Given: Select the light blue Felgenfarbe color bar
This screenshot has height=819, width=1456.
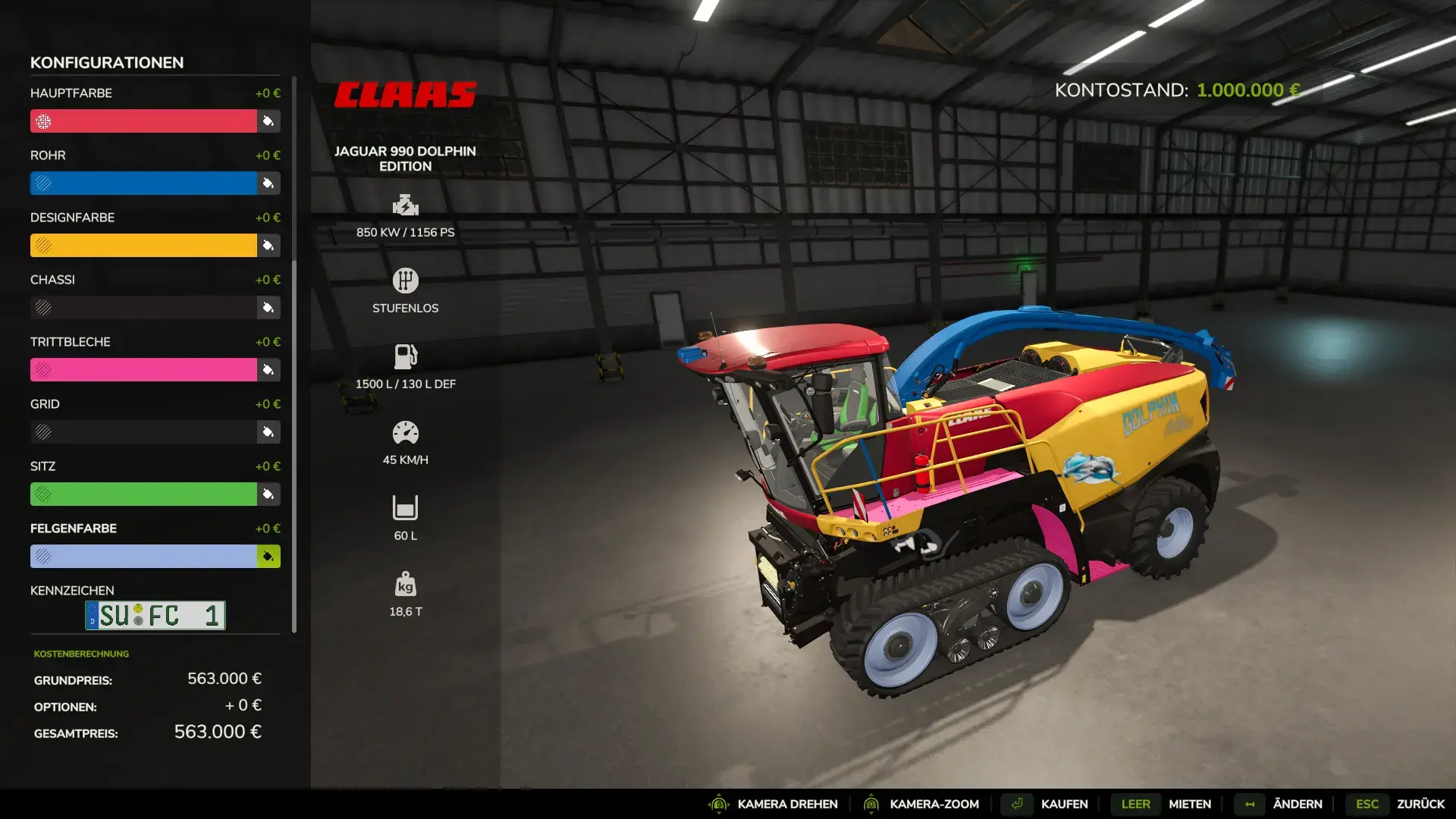Looking at the screenshot, I should 144,557.
